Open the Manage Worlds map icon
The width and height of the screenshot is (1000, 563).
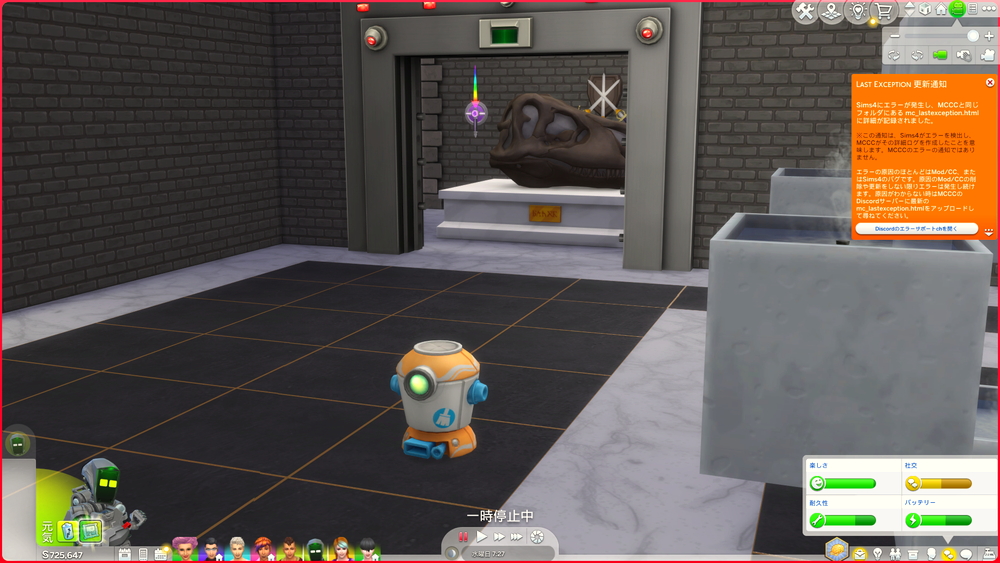pyautogui.click(x=831, y=11)
